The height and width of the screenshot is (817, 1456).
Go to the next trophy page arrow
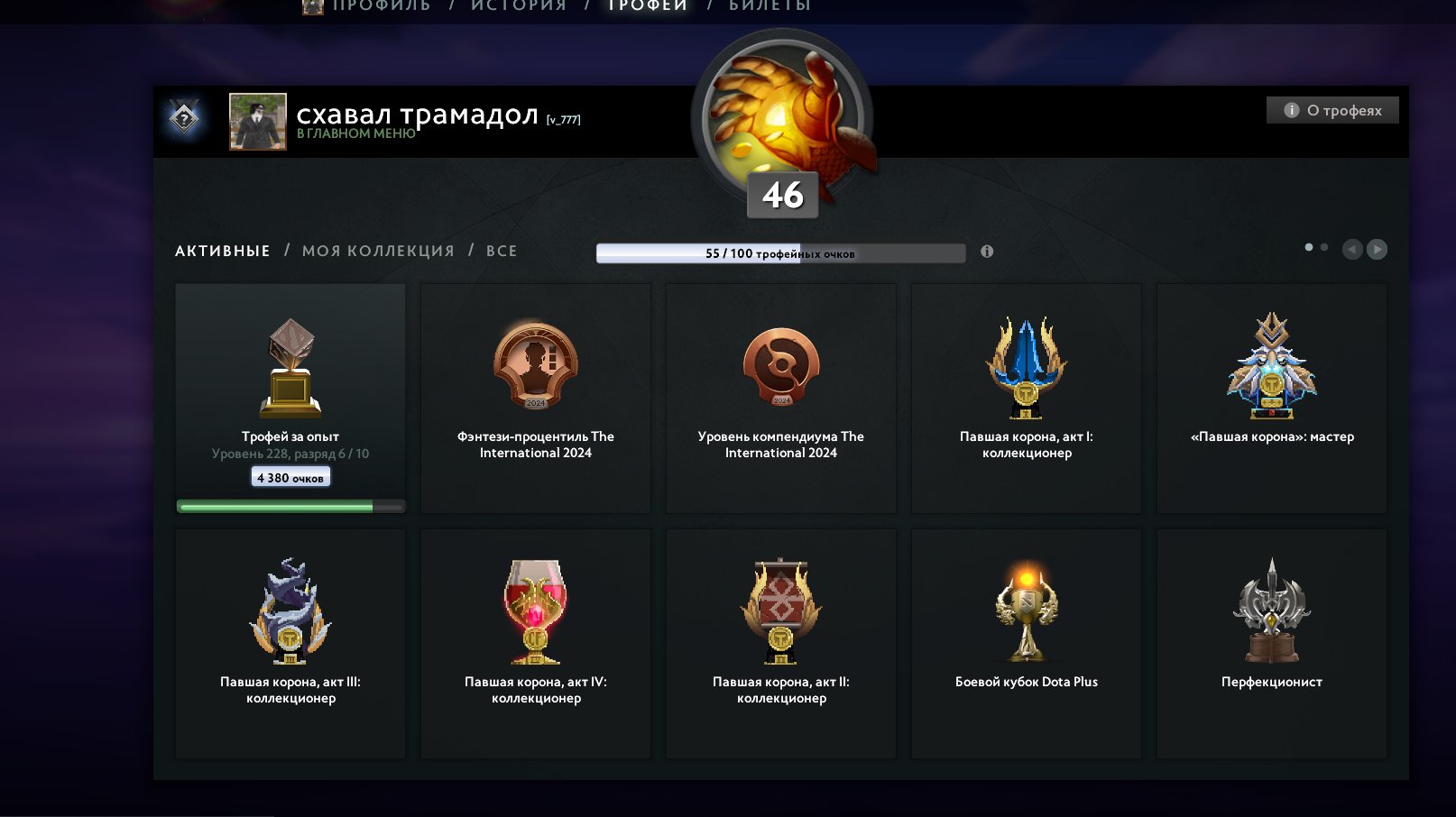(1378, 251)
